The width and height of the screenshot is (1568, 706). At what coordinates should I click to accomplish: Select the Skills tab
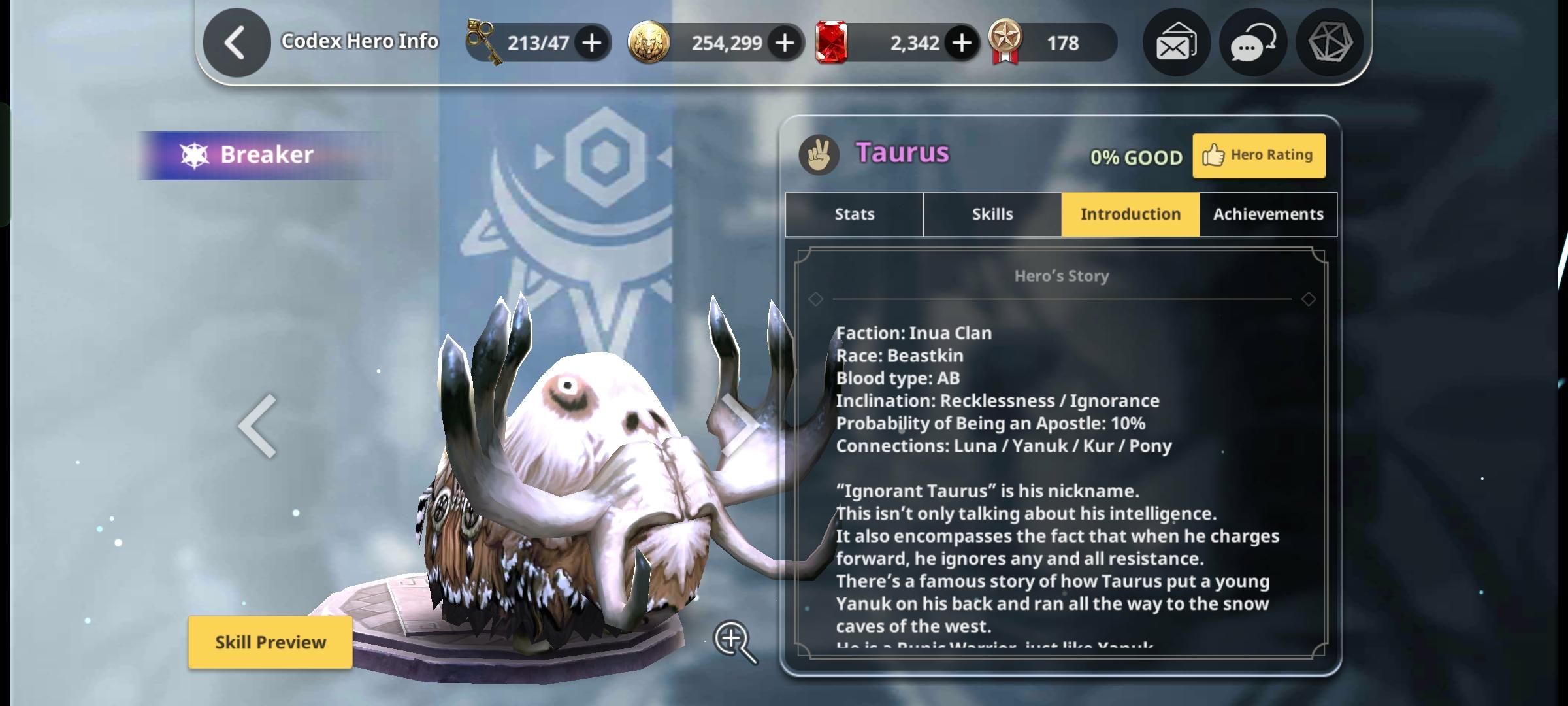[x=991, y=214]
